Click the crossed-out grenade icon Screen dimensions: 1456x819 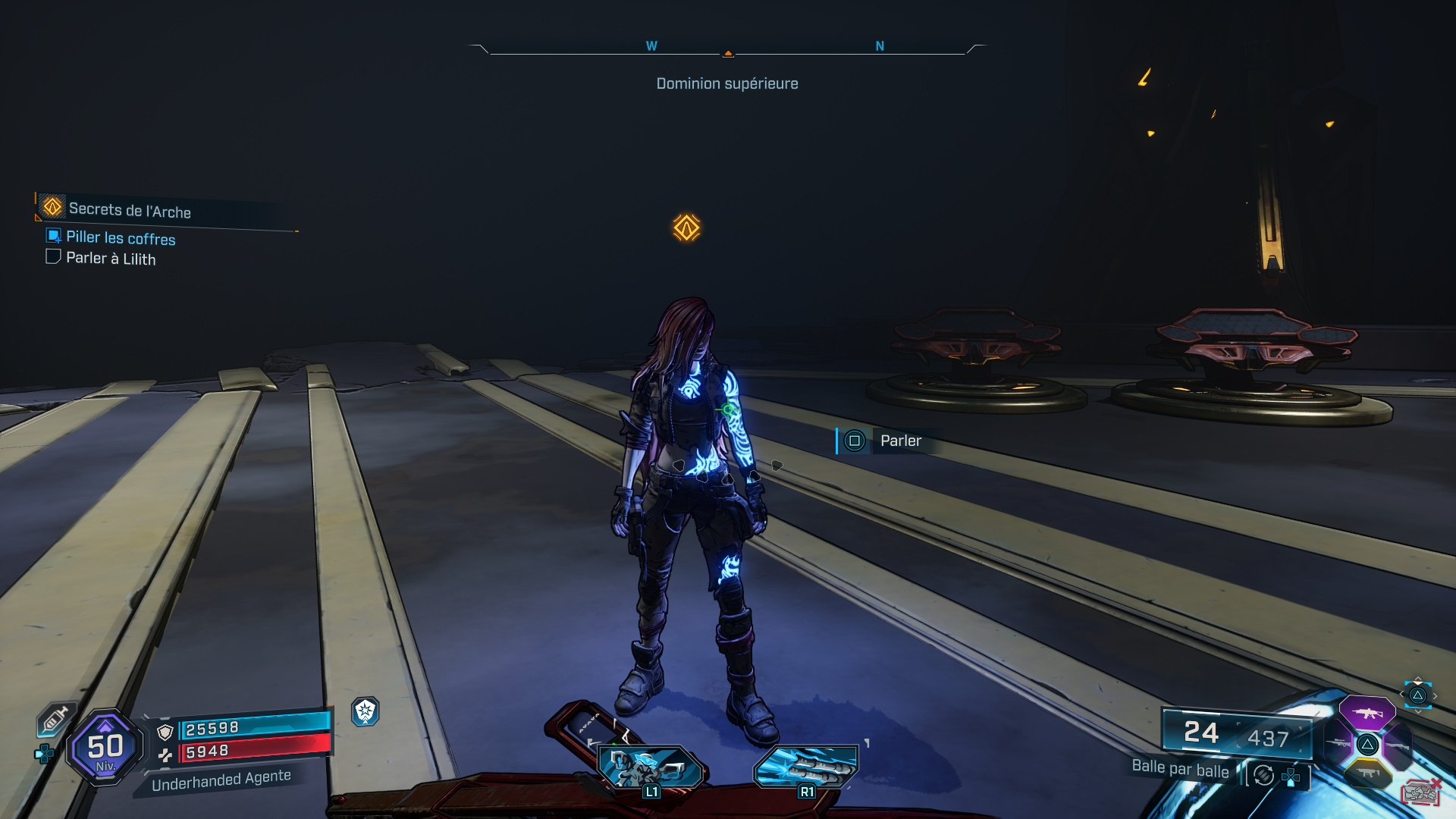pos(1422,792)
